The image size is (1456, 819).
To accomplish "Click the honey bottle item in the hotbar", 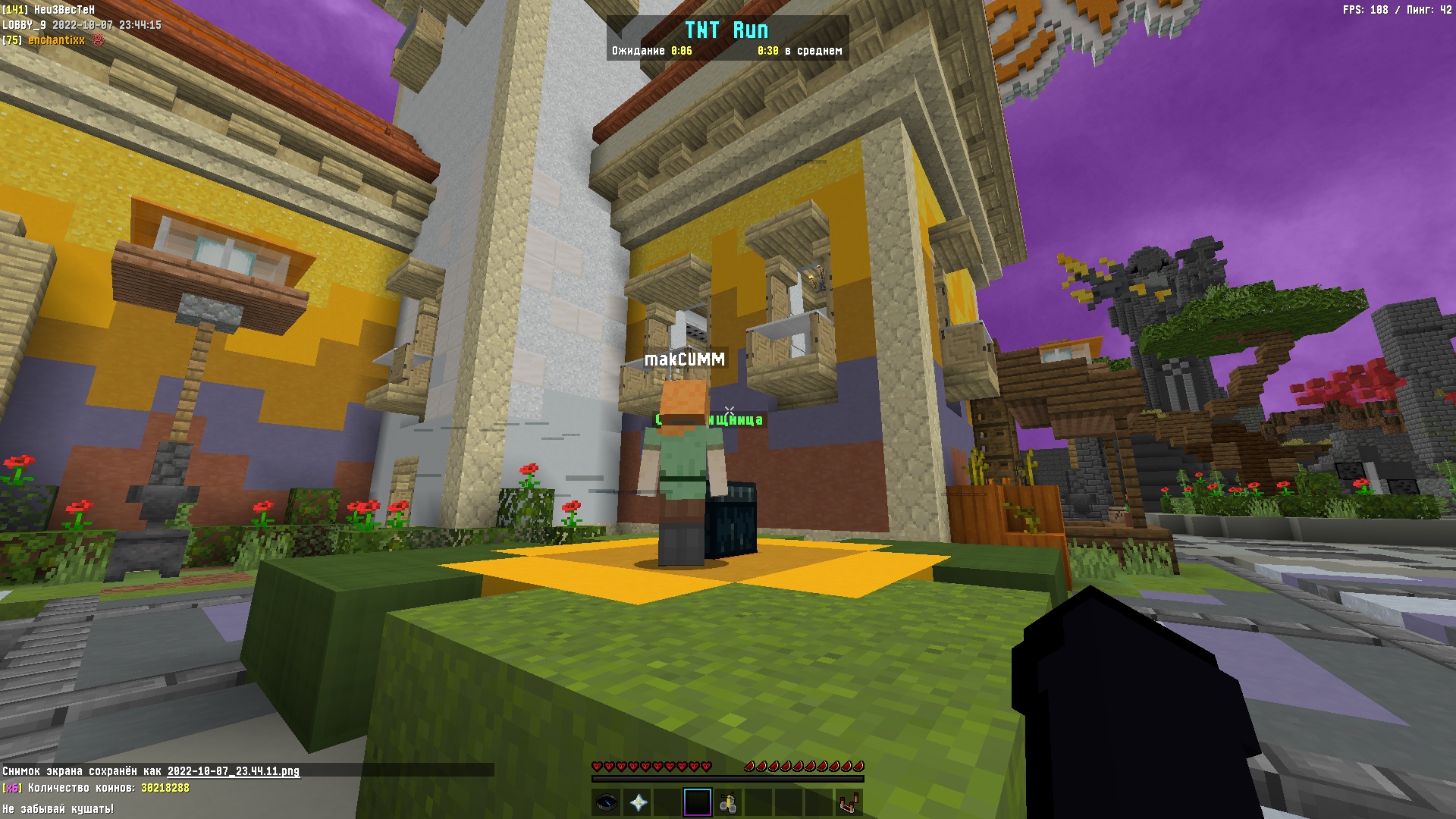I will click(730, 801).
